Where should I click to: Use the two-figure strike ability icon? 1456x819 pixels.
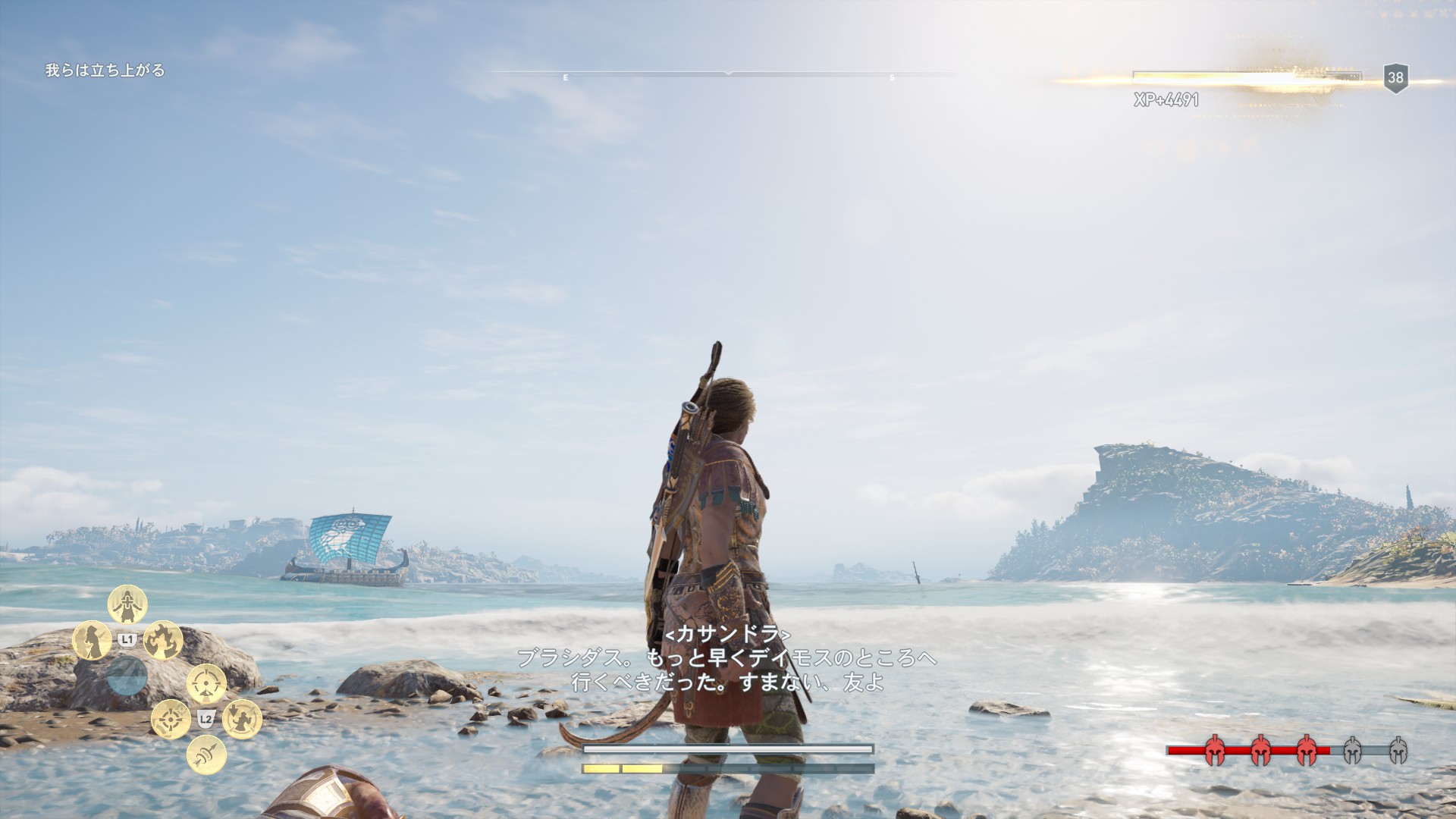click(x=92, y=640)
